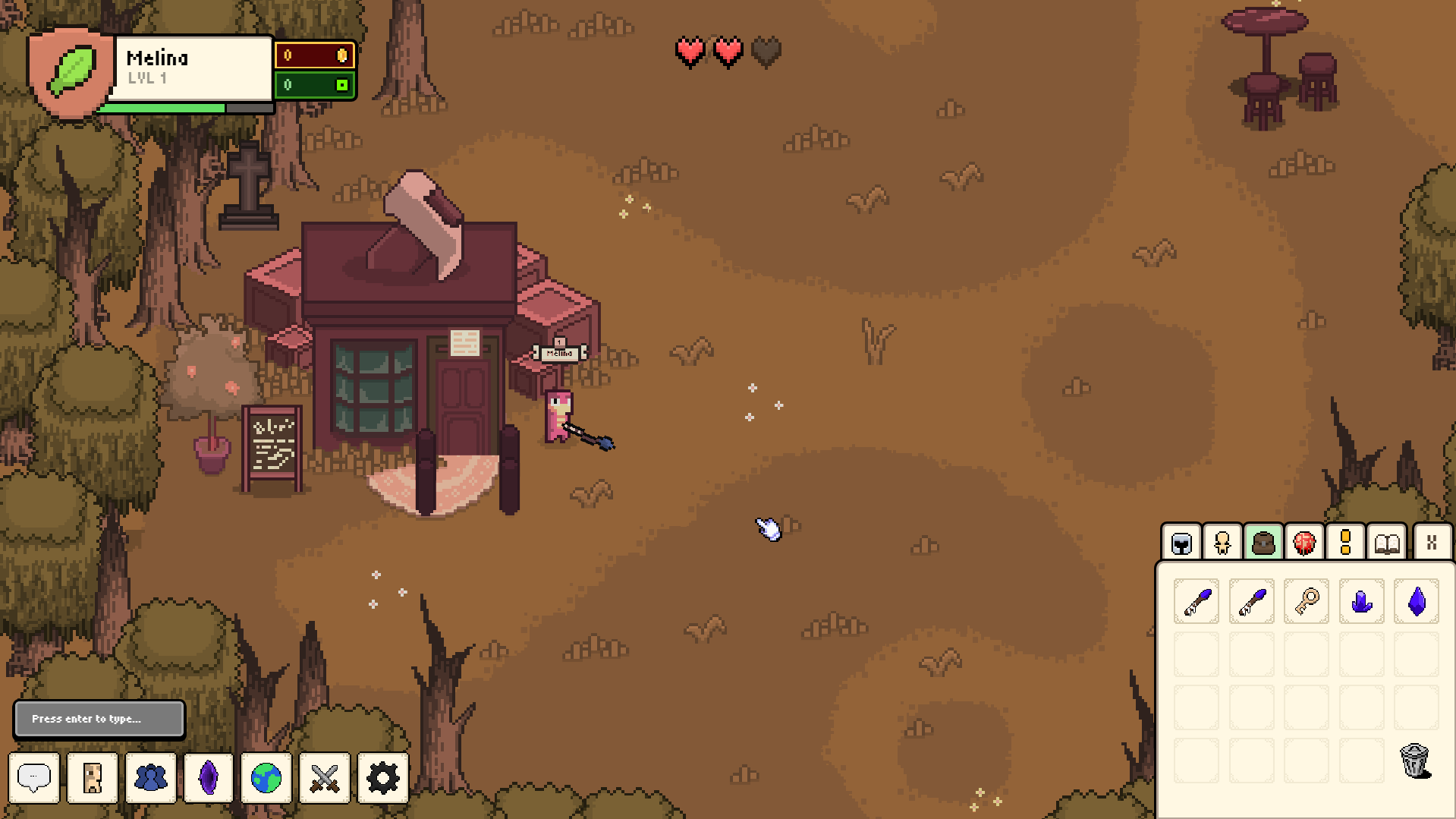Switch to the open book tab
This screenshot has width=1456, height=819.
(x=1387, y=543)
